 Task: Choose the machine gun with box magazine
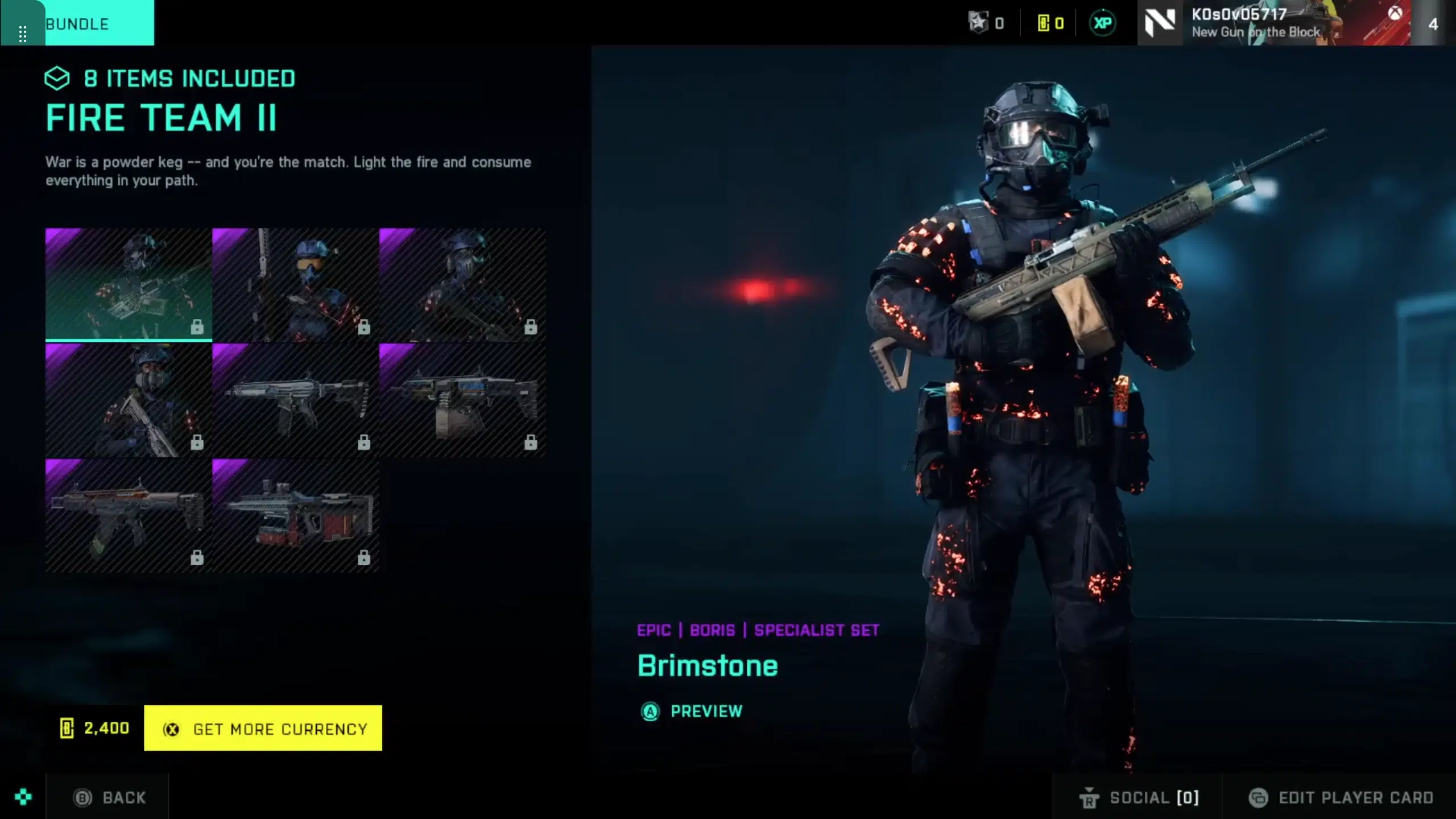462,400
